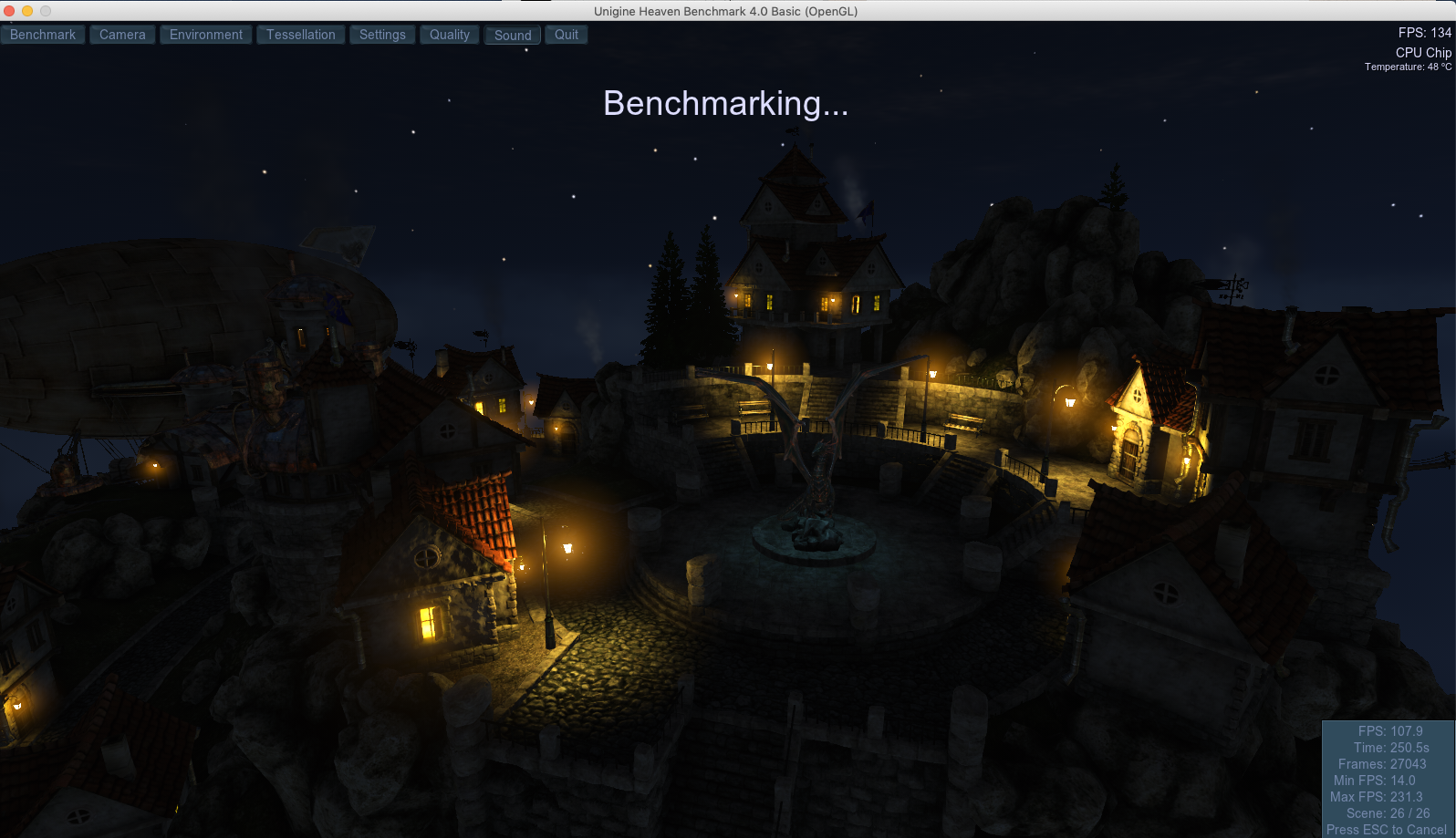Select the Quality button
This screenshot has width=1456, height=838.
tap(450, 35)
